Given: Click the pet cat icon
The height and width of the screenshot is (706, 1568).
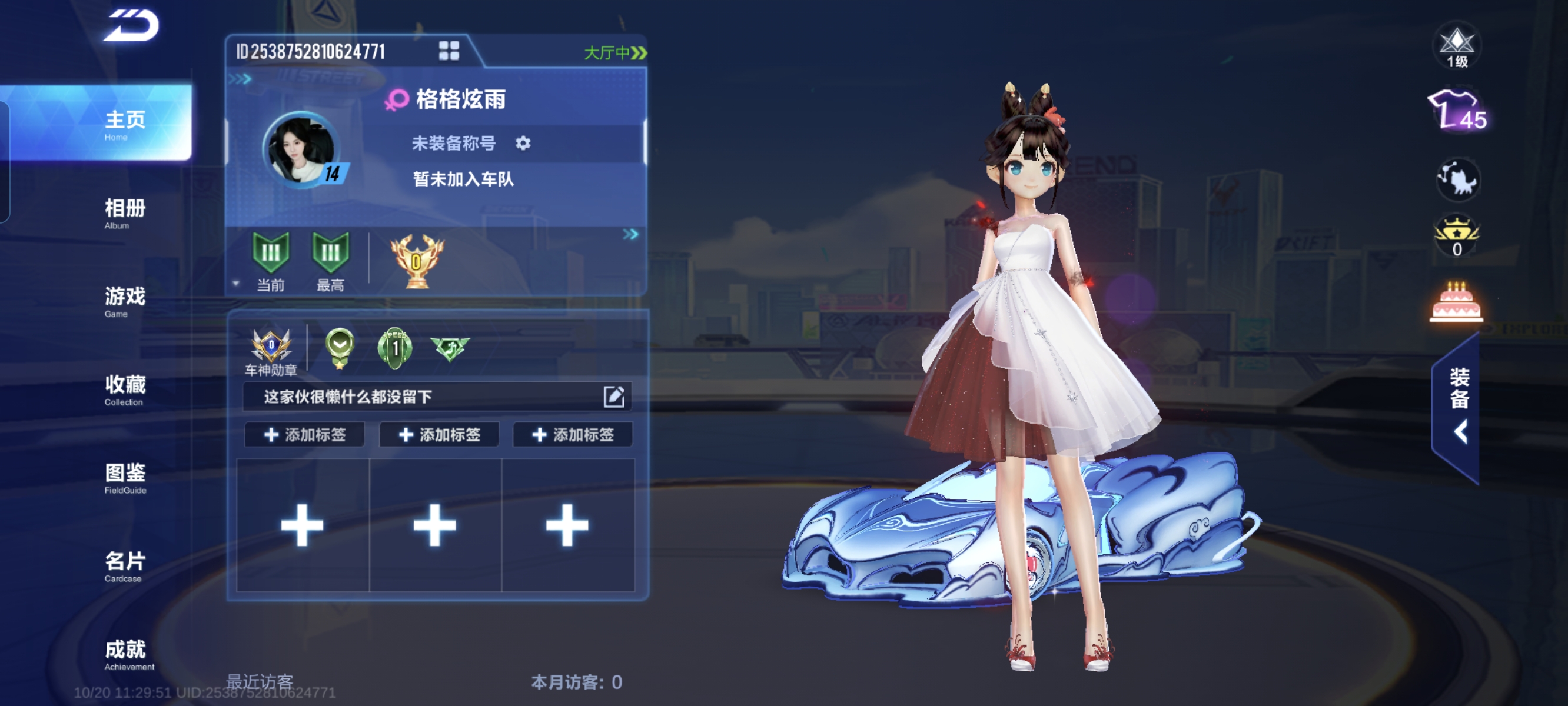Looking at the screenshot, I should pyautogui.click(x=1457, y=179).
